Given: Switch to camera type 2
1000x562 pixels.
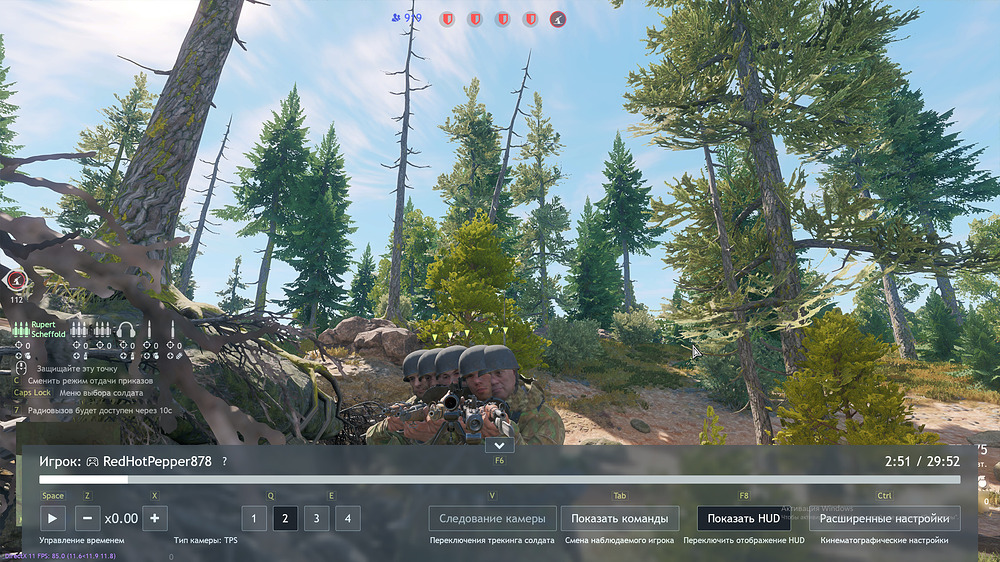Looking at the screenshot, I should click(x=285, y=518).
